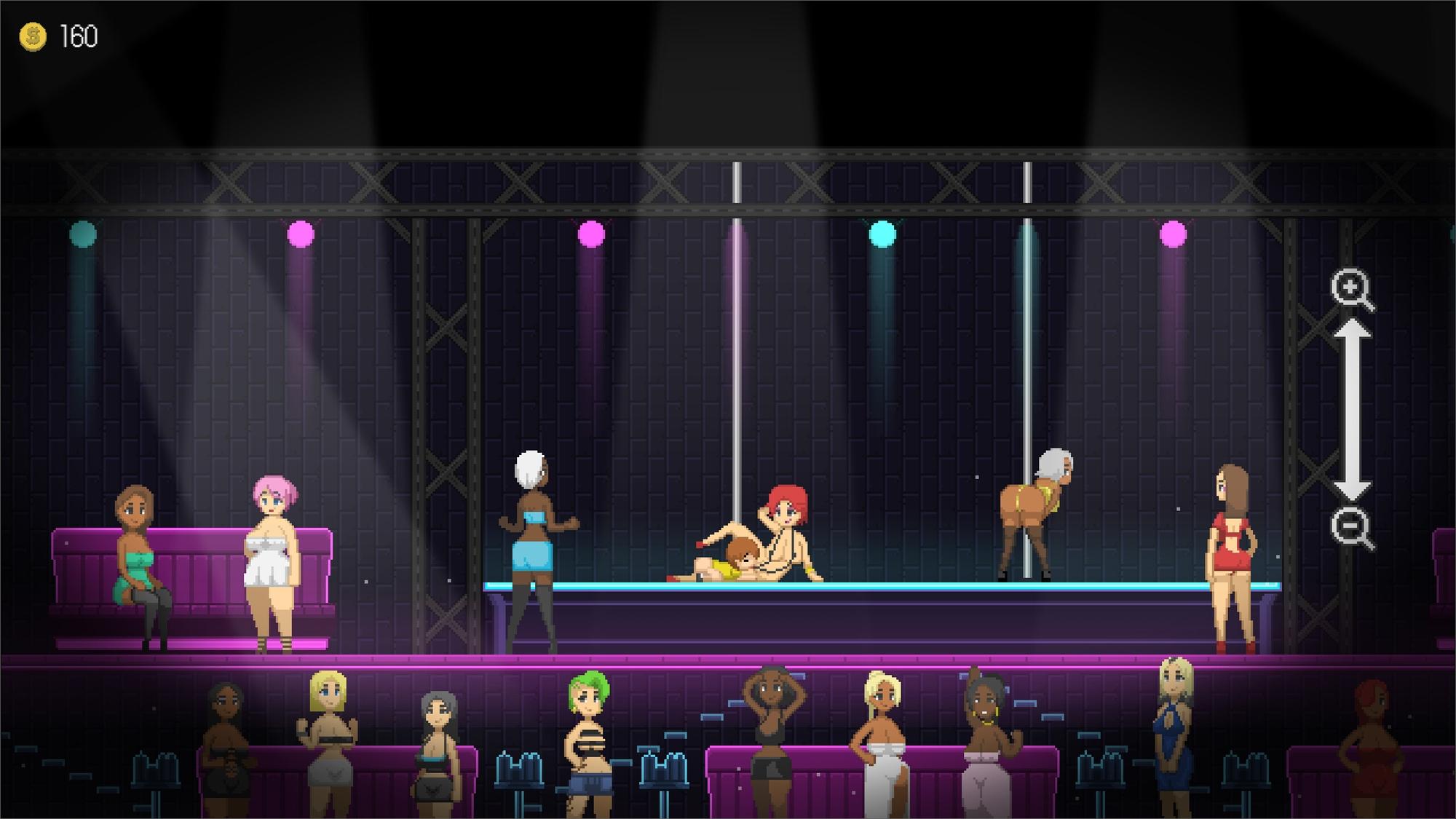Click the zoom-out magnifier icon

[x=1351, y=526]
